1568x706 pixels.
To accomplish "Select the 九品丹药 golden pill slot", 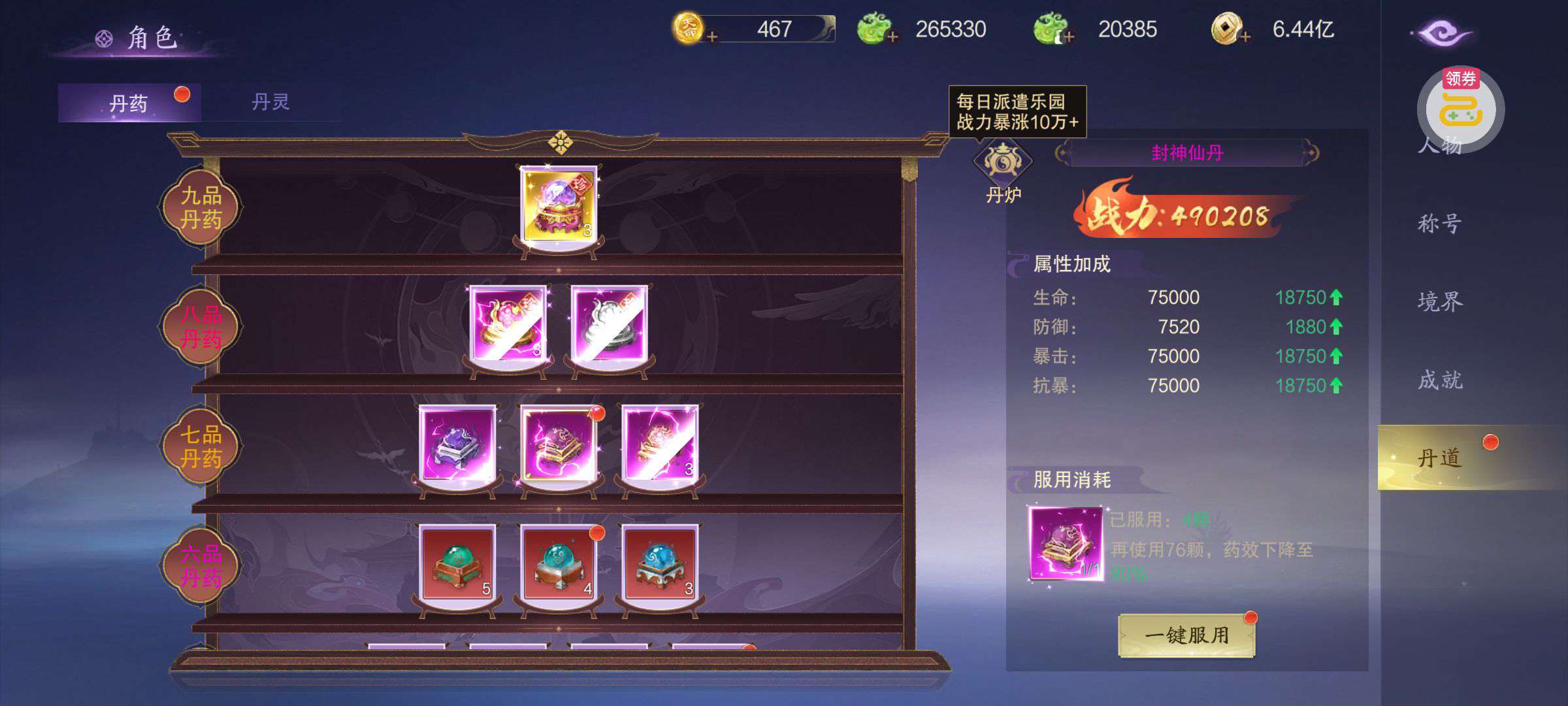I will [559, 203].
